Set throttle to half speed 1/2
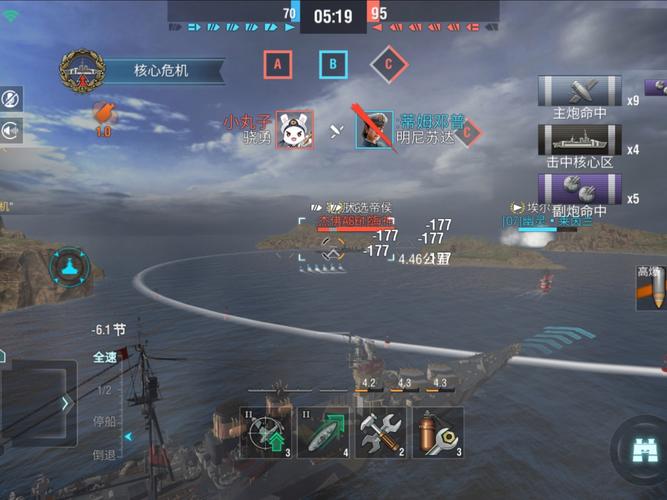Image resolution: width=667 pixels, height=500 pixels. (103, 389)
